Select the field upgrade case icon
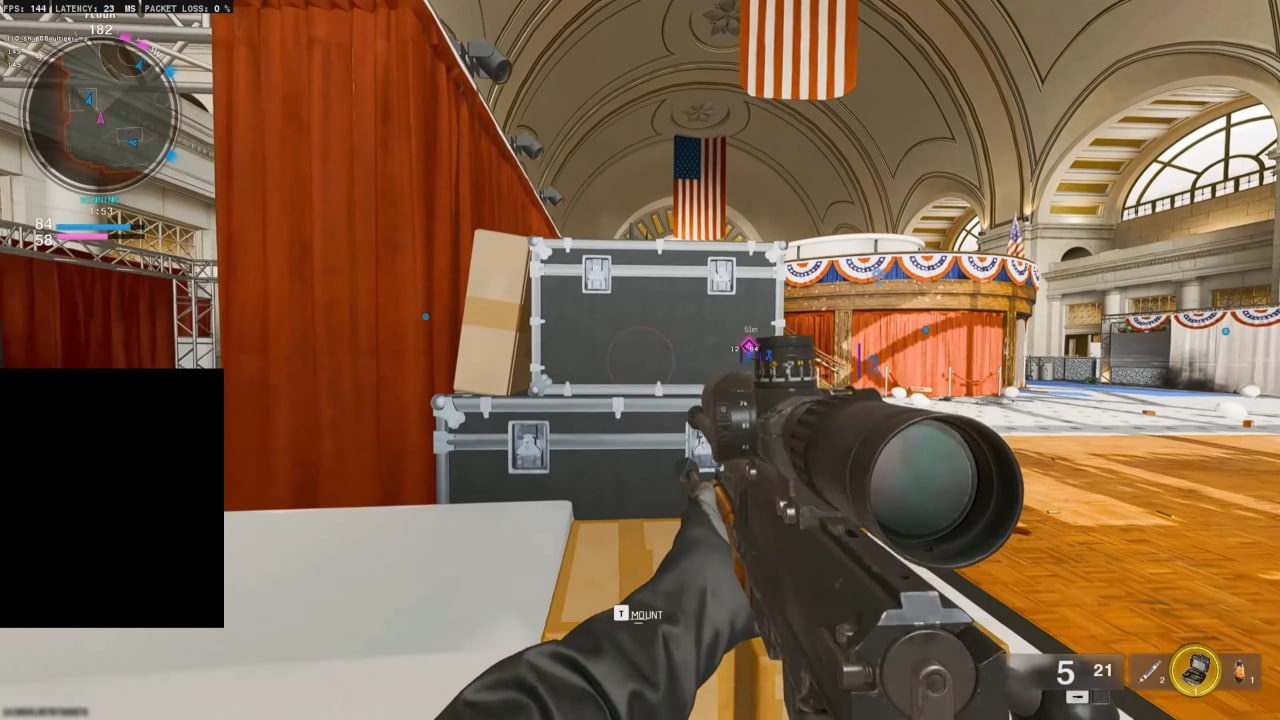 [1195, 671]
